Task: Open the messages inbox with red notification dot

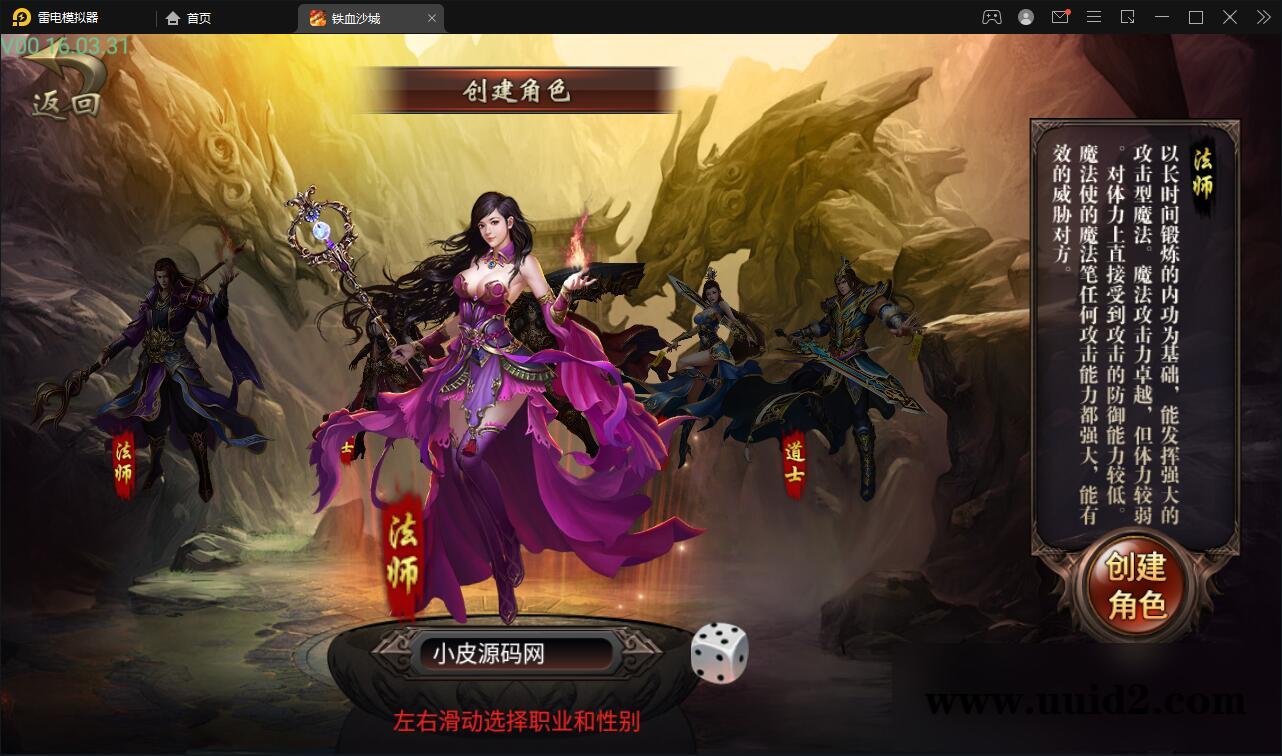Action: 1060,17
